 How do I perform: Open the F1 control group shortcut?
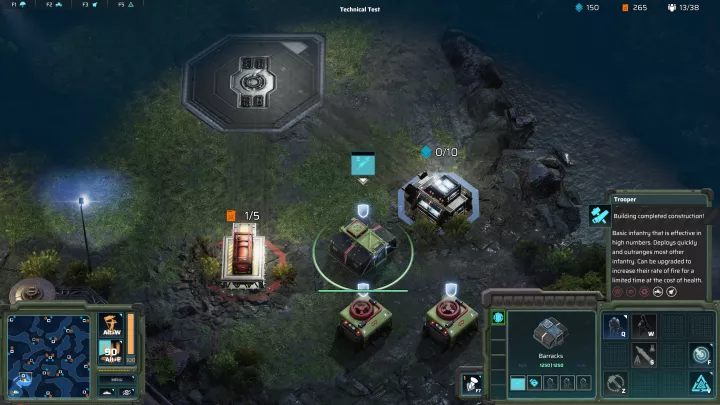point(18,5)
